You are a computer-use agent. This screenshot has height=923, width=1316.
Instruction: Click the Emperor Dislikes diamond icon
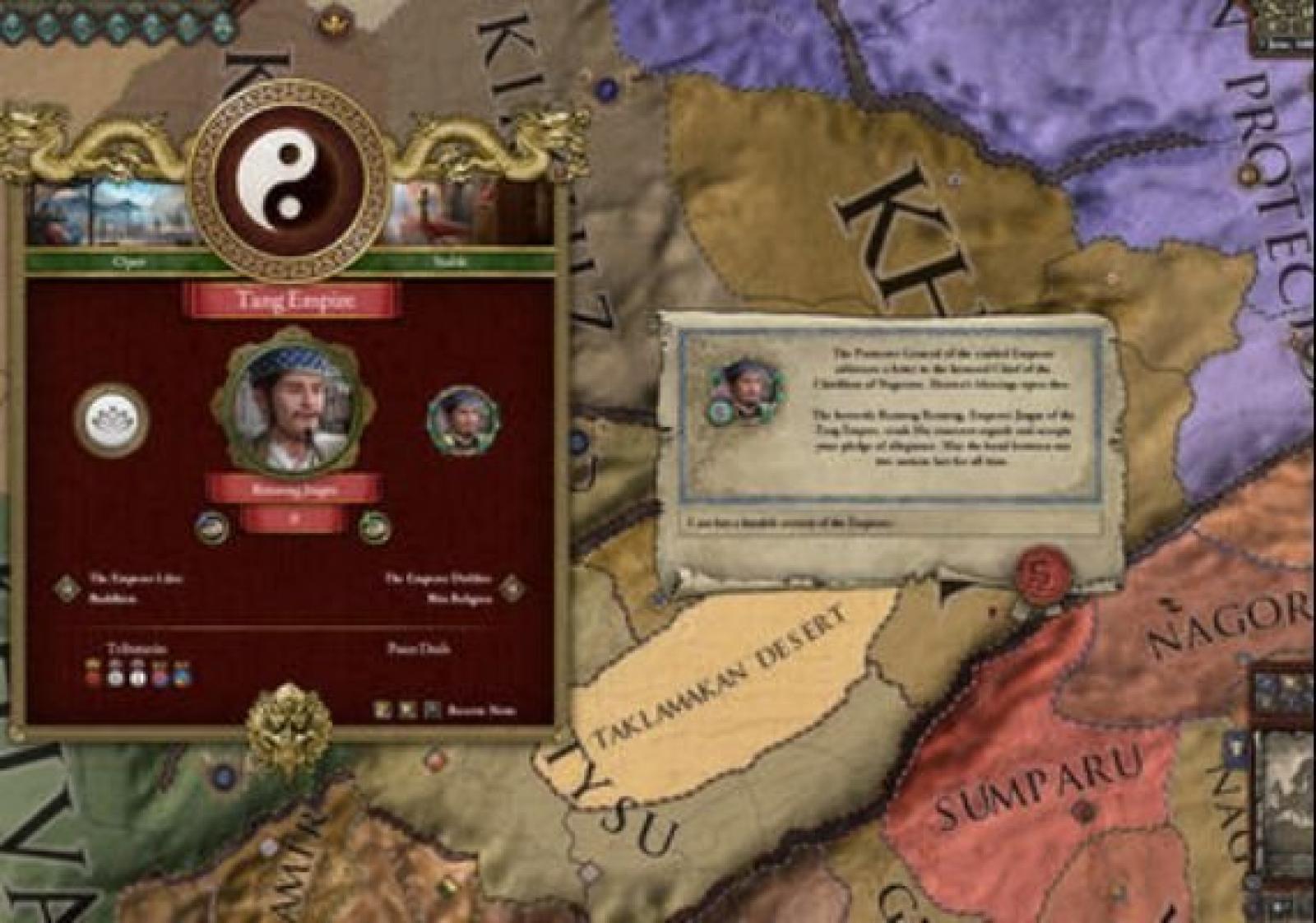(513, 587)
